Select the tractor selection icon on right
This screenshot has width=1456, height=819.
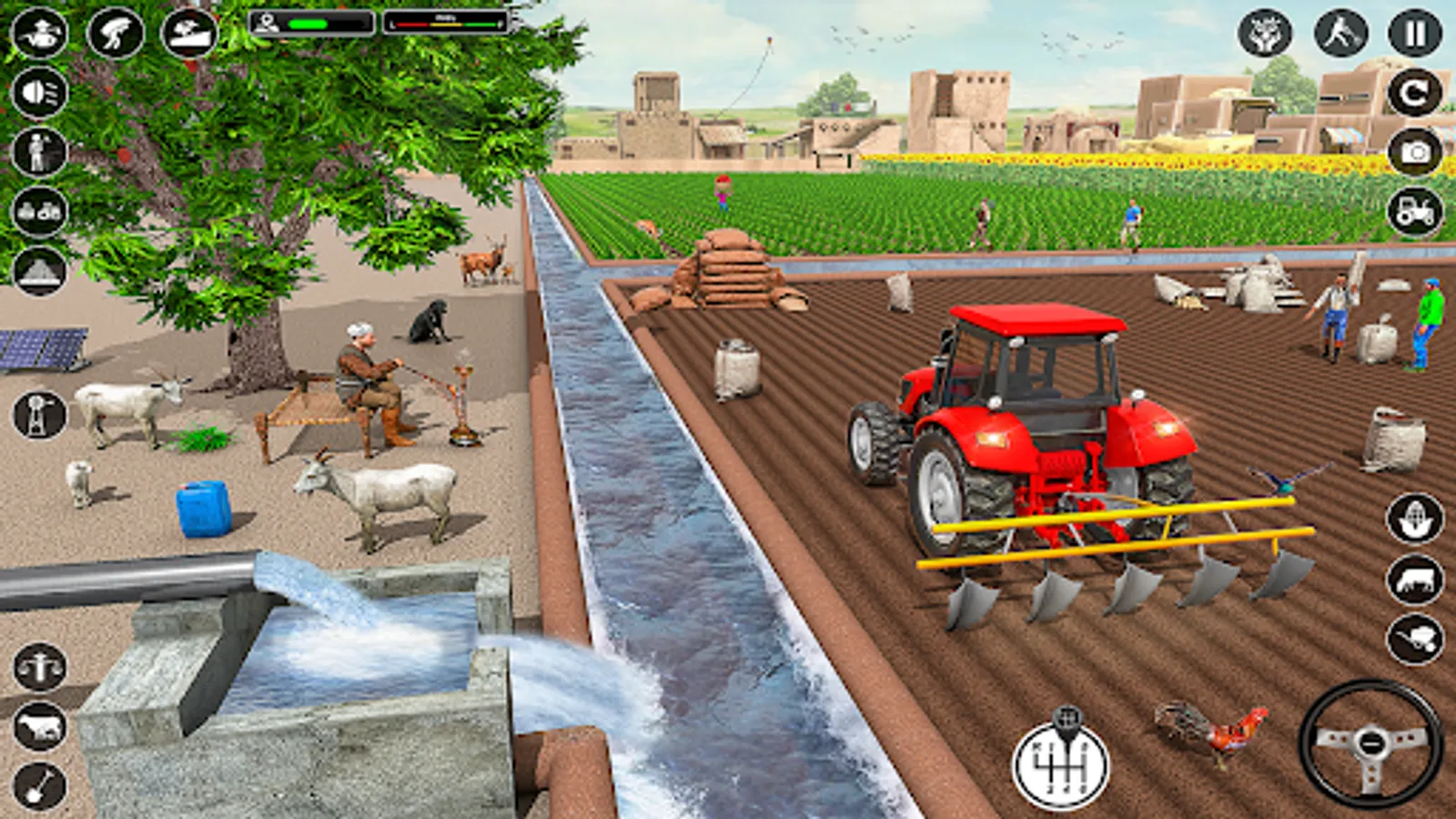click(1410, 211)
